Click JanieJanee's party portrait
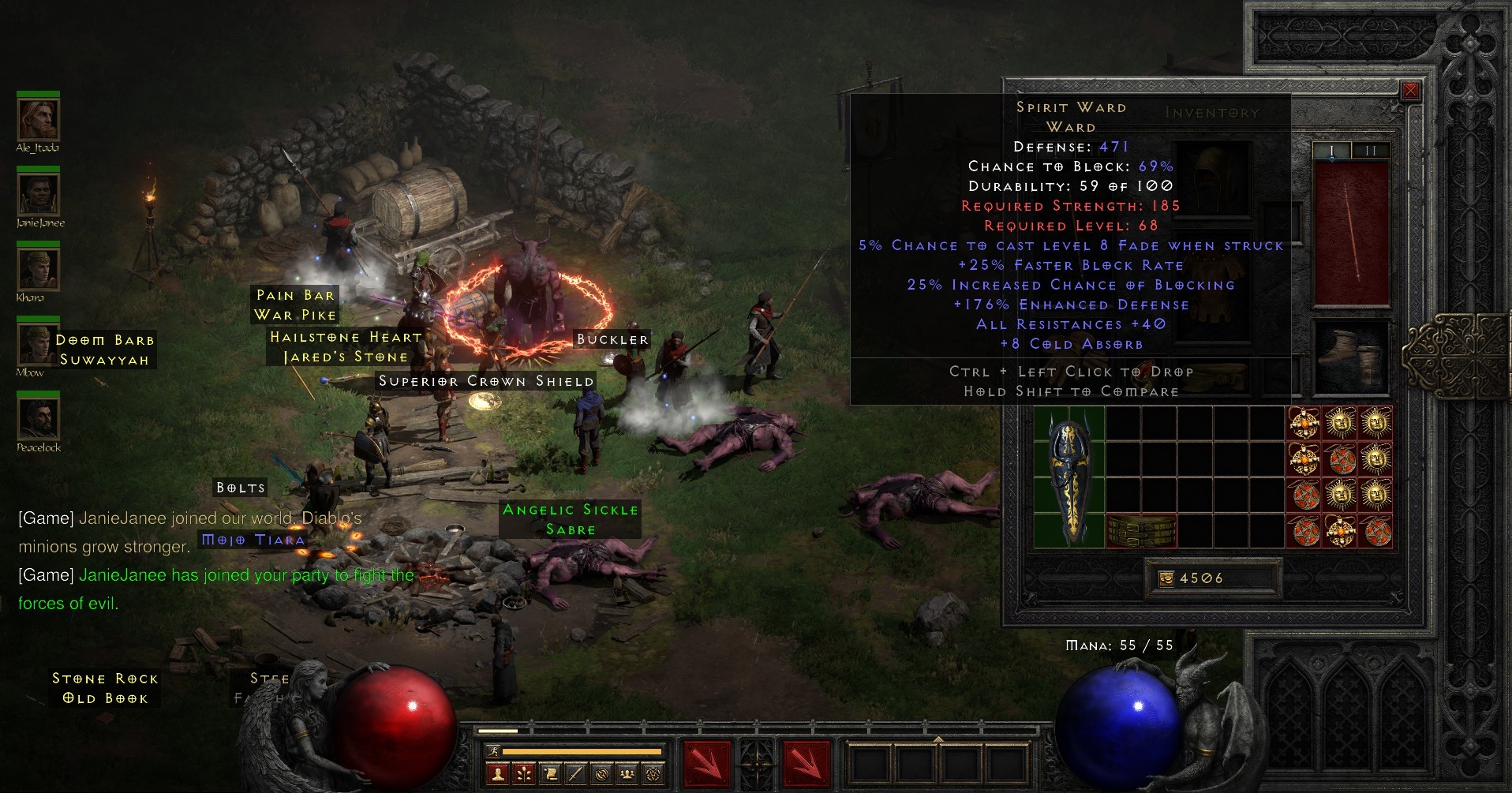Image resolution: width=1512 pixels, height=793 pixels. 38,193
